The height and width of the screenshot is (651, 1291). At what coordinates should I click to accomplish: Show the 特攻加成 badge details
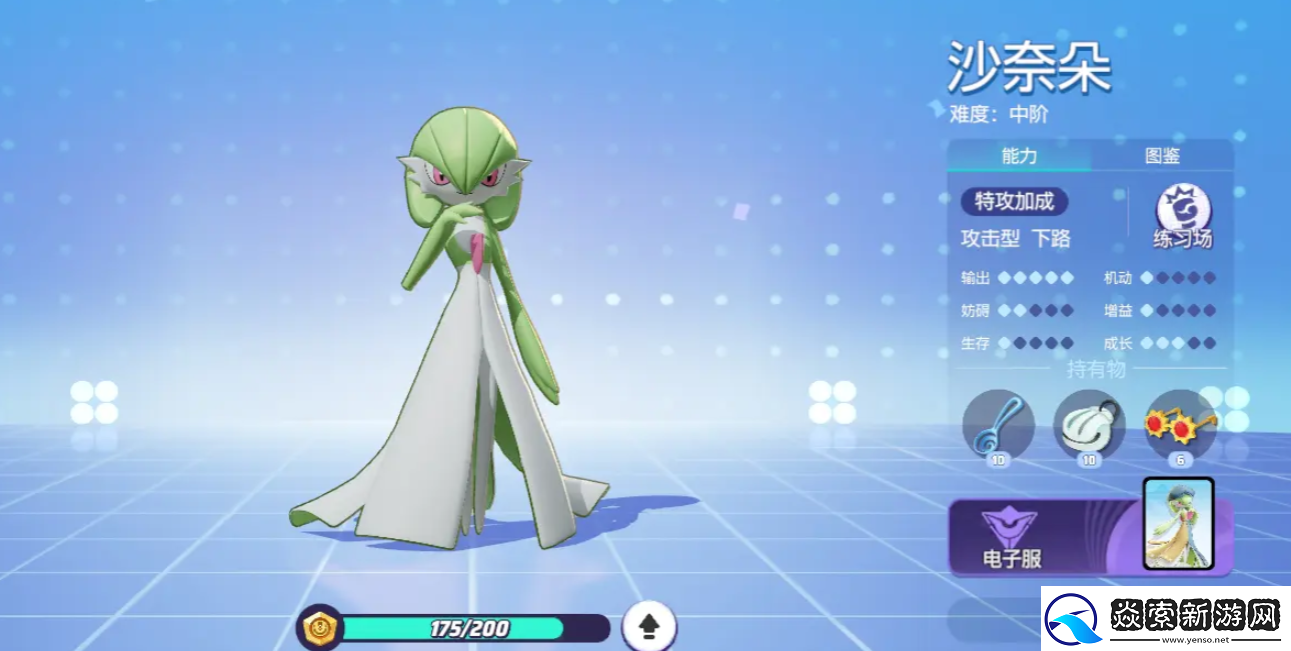(1014, 202)
